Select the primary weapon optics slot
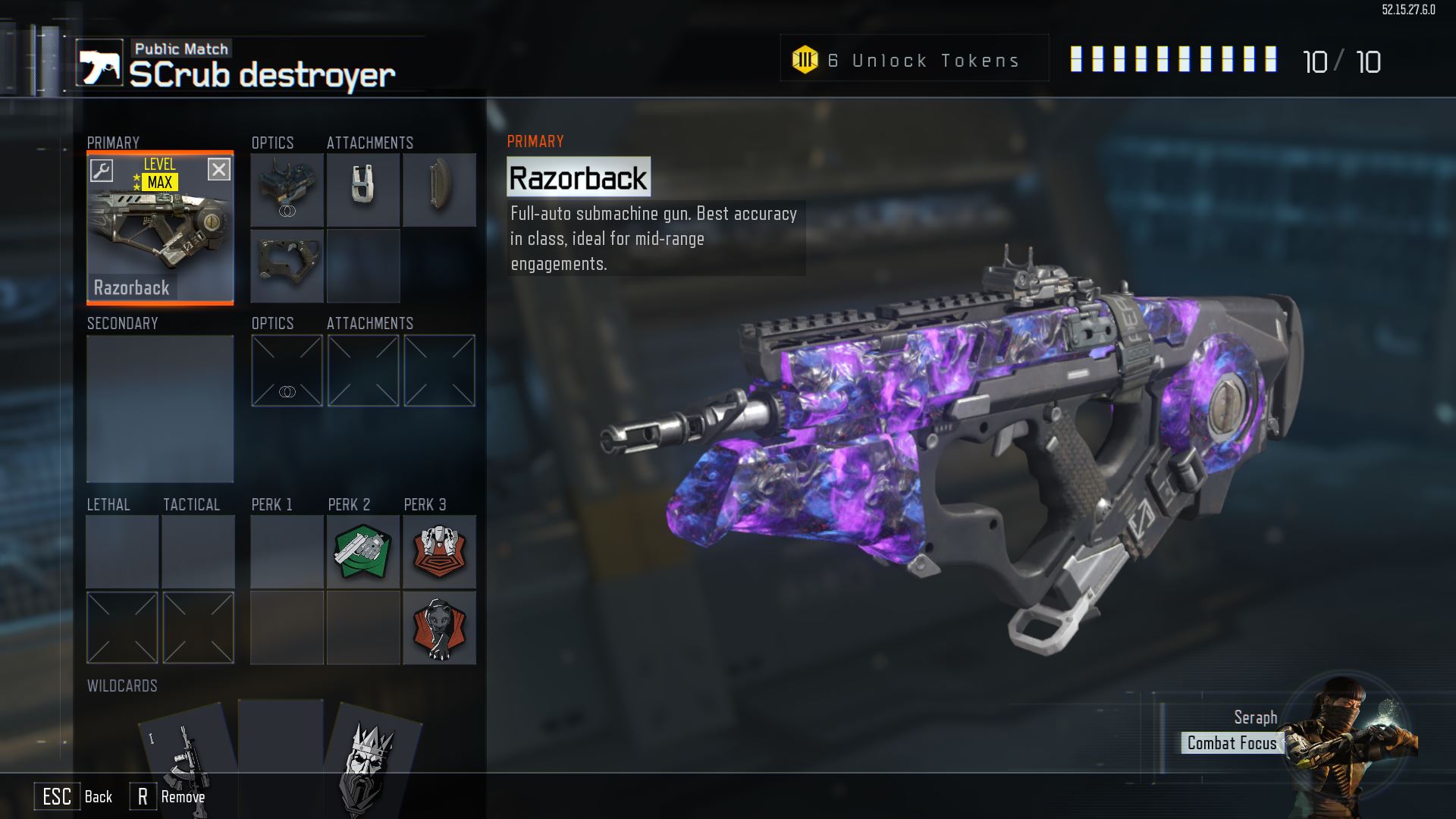This screenshot has width=1456, height=819. (287, 190)
